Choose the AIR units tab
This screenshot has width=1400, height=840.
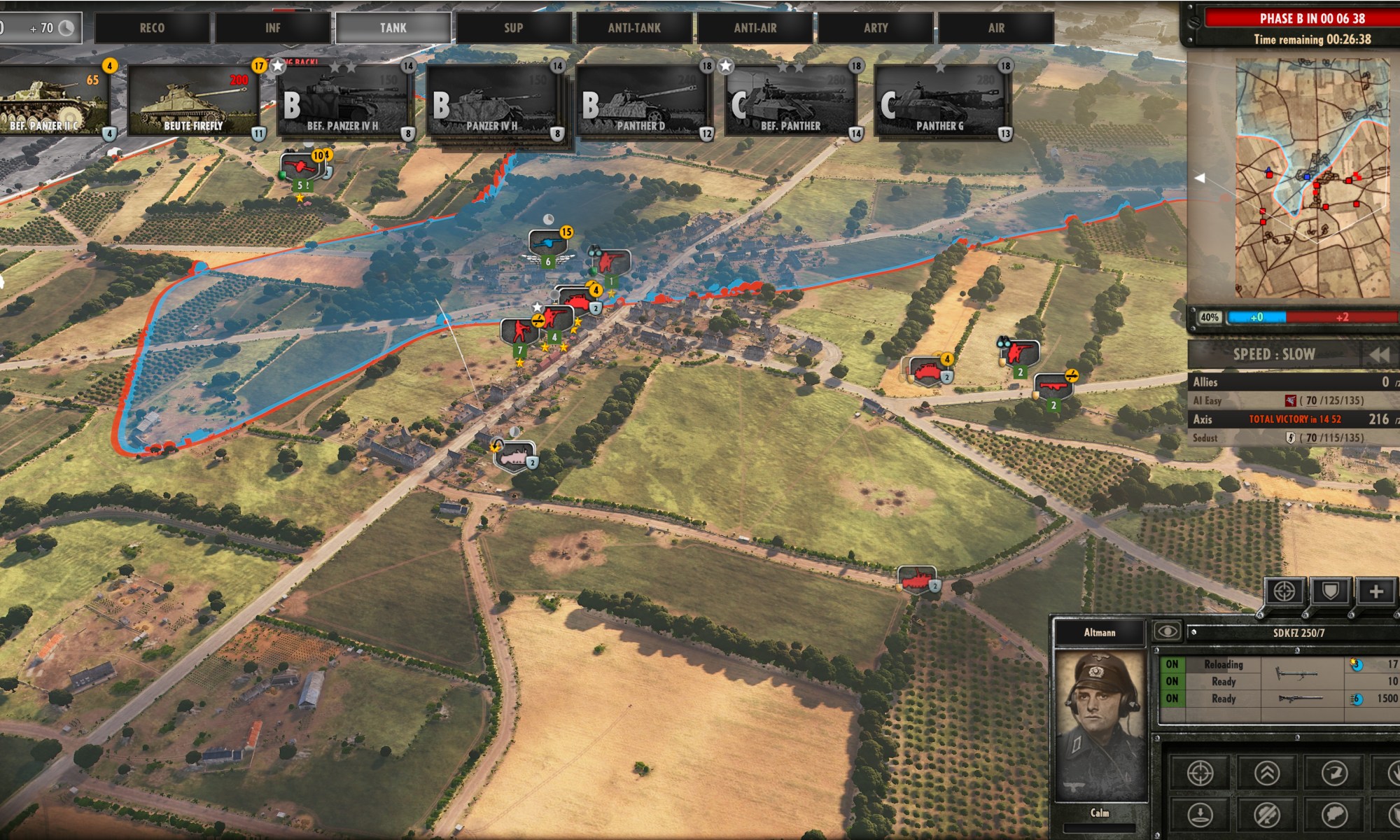pyautogui.click(x=996, y=28)
